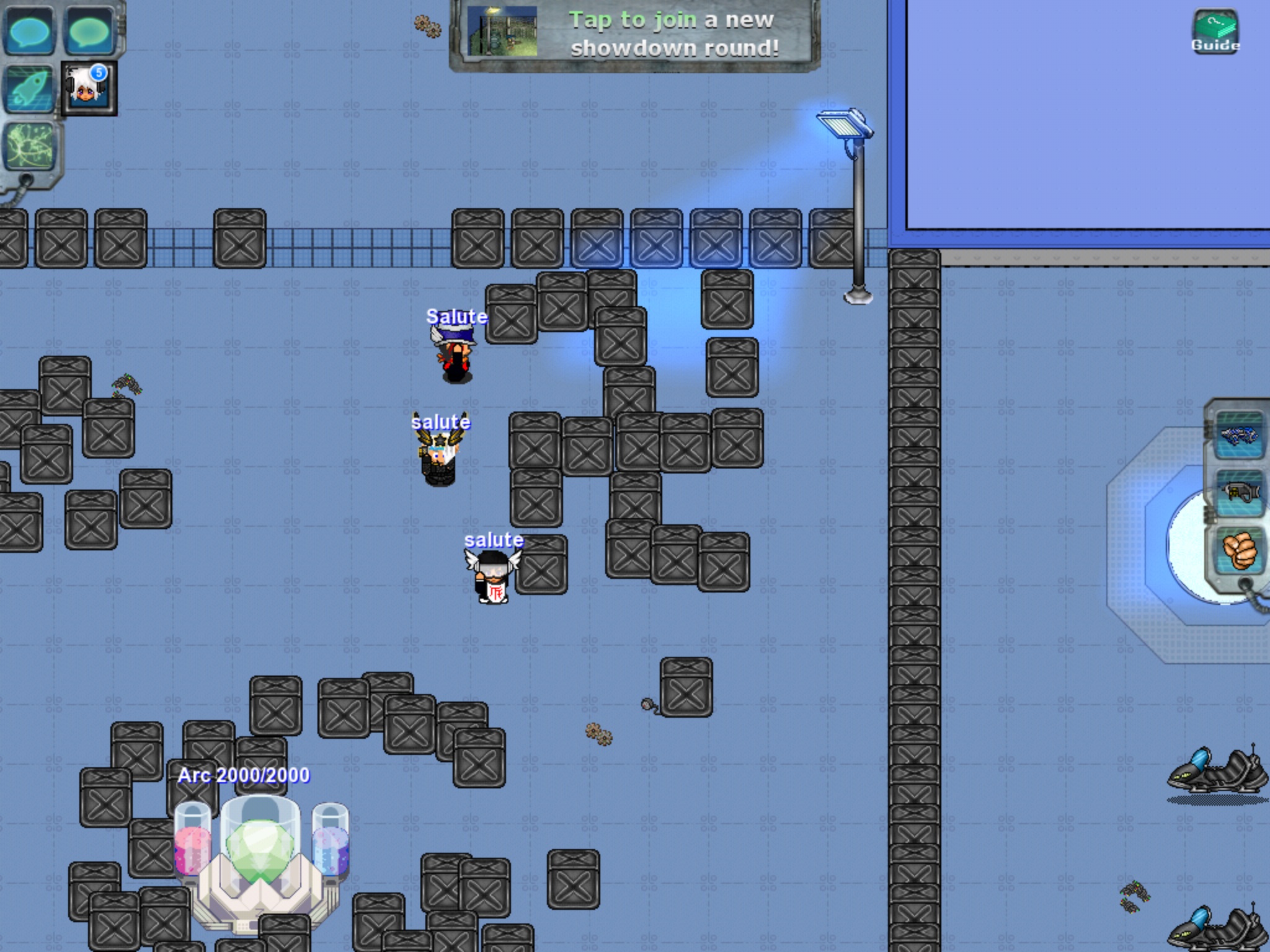The width and height of the screenshot is (1270, 952).
Task: Join a new showdown round
Action: point(634,35)
